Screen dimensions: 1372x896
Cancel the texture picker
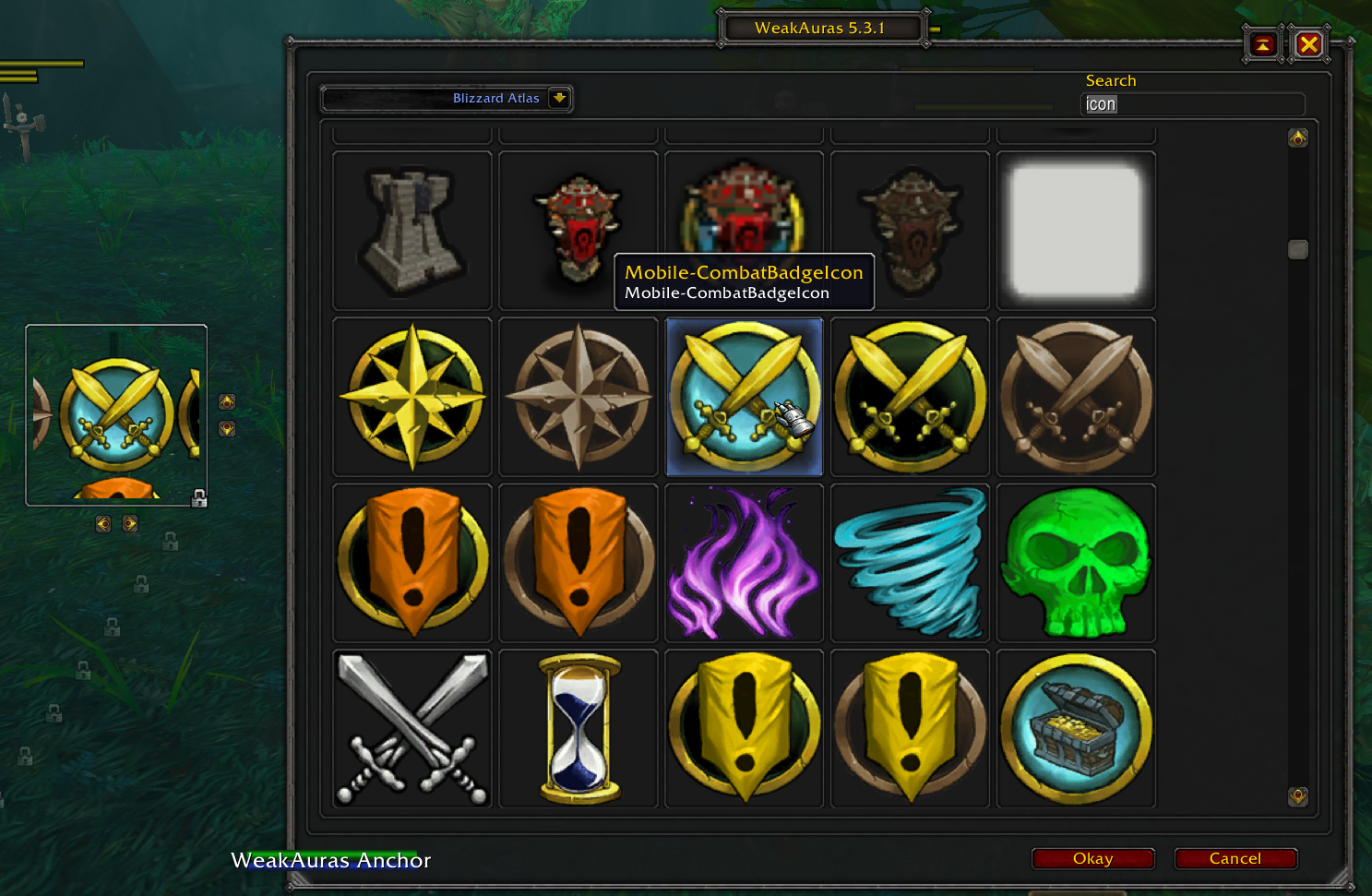point(1235,858)
